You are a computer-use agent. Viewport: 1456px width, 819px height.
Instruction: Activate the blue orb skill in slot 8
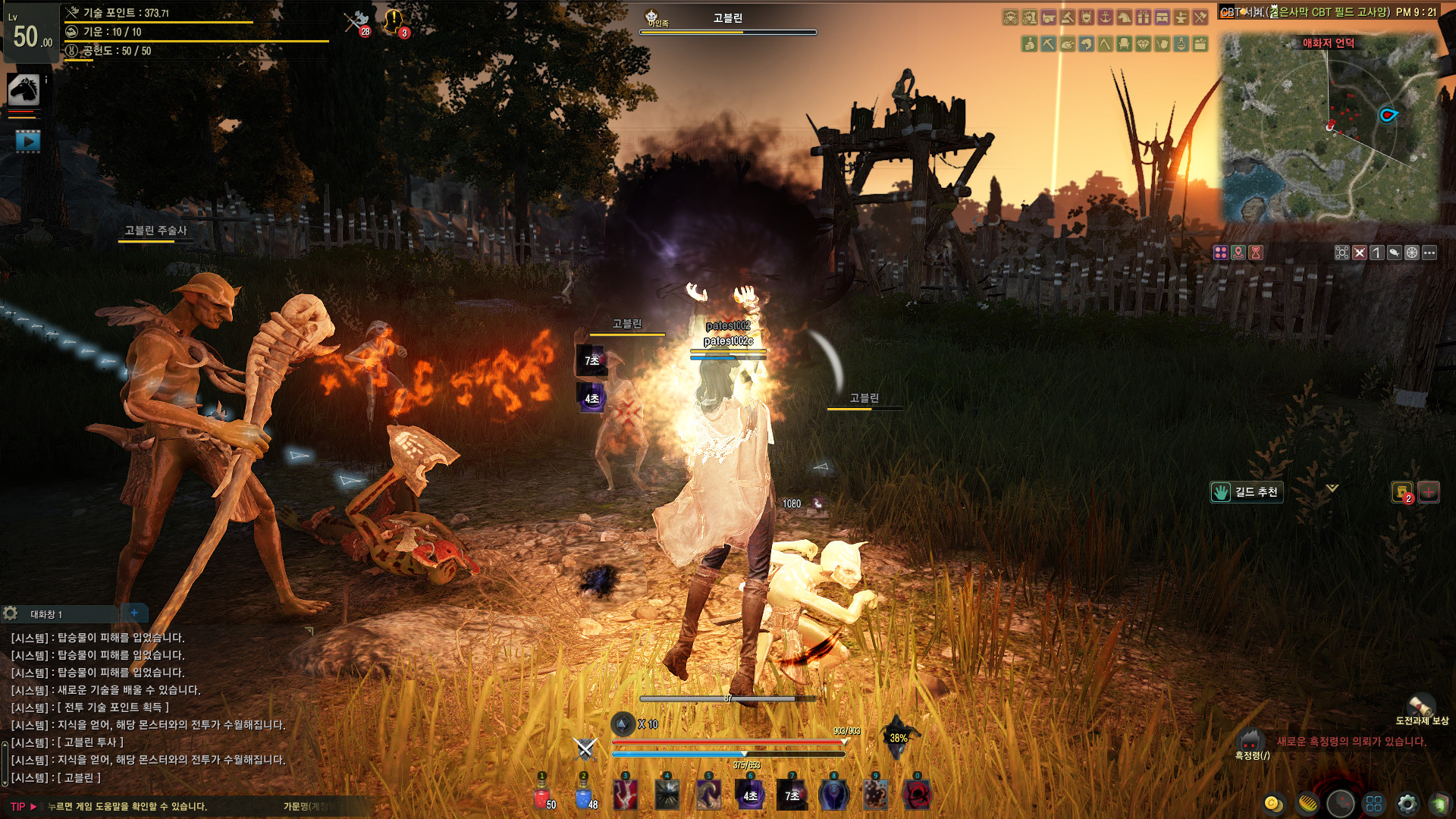coord(833,795)
